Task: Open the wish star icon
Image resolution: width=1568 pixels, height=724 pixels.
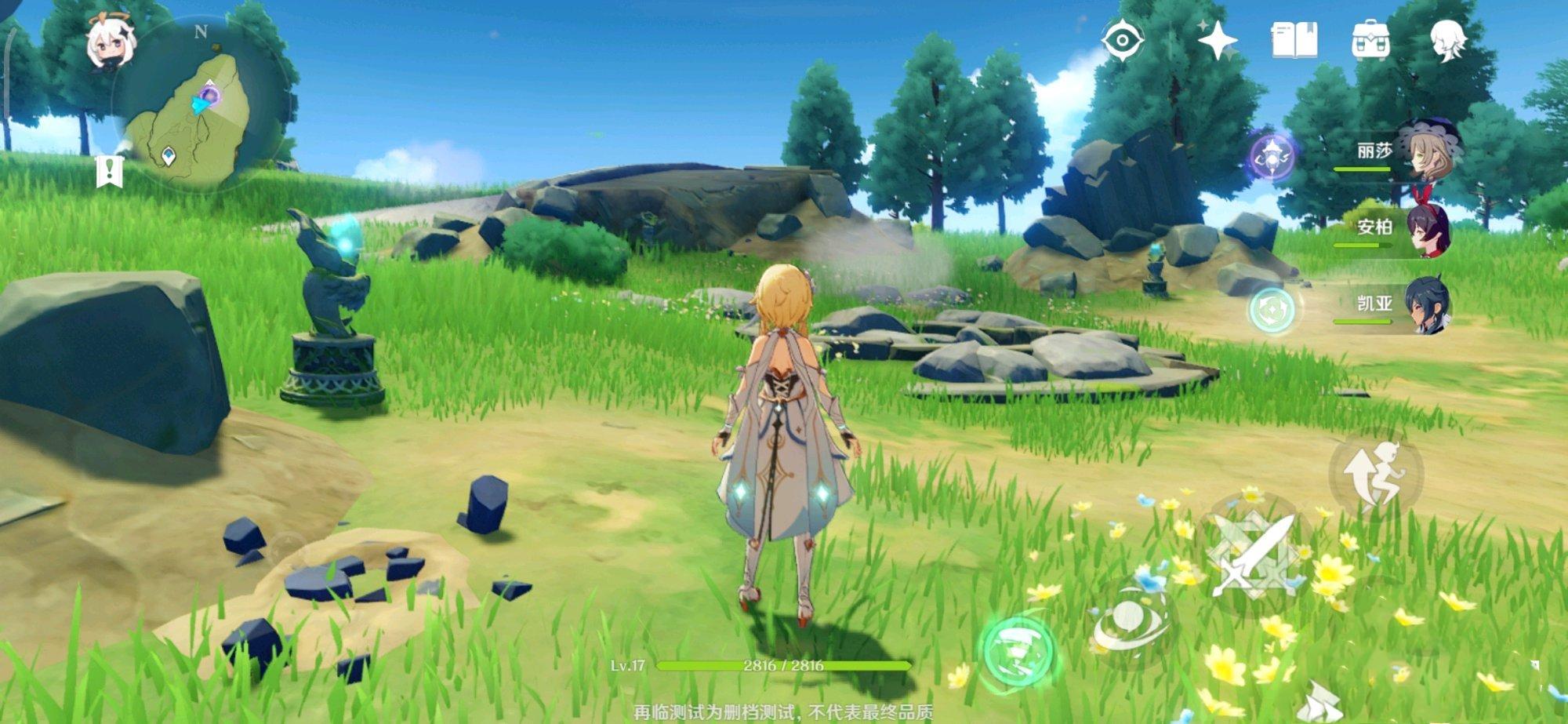Action: pos(1217,40)
